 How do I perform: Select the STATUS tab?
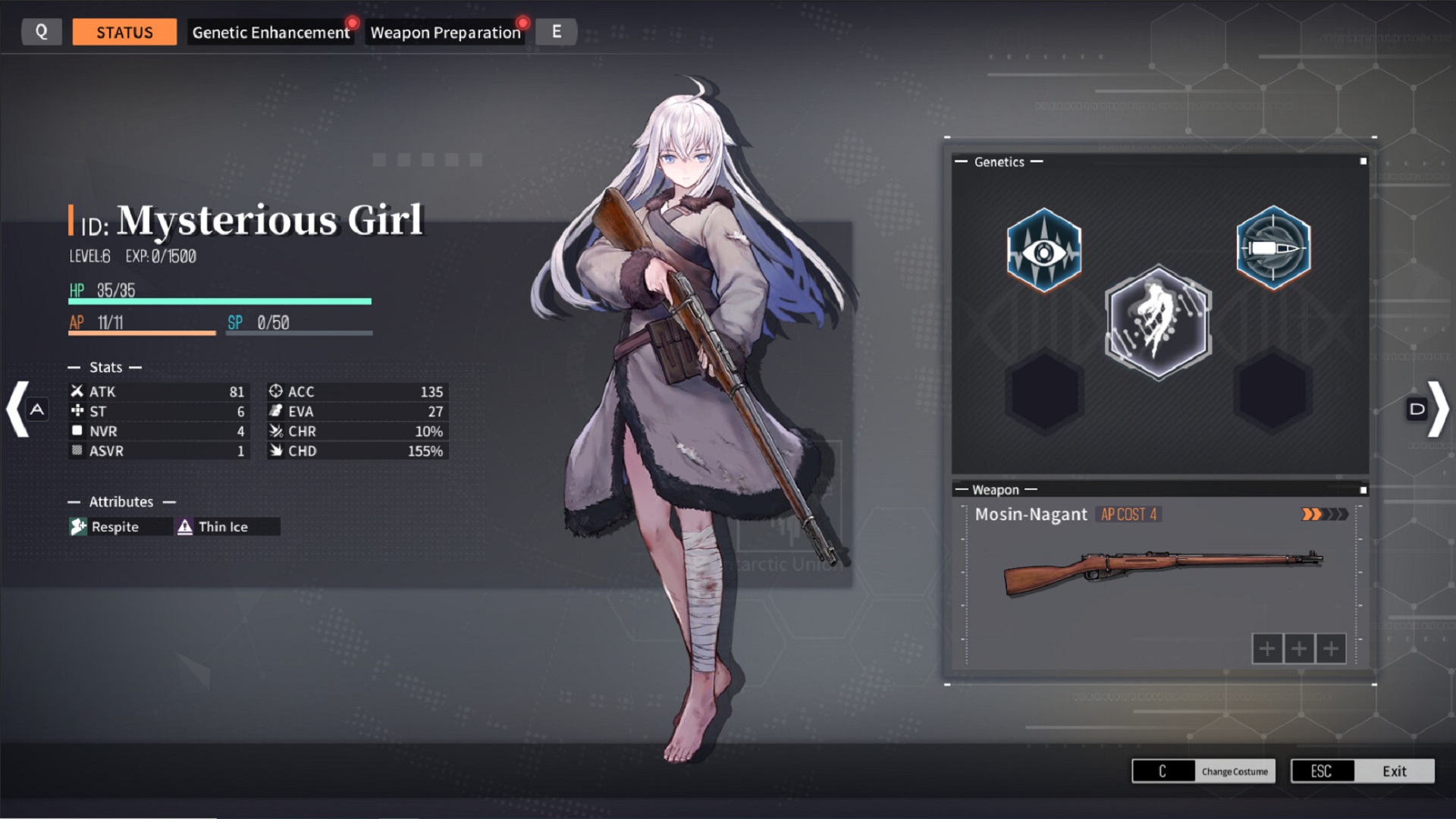[124, 33]
